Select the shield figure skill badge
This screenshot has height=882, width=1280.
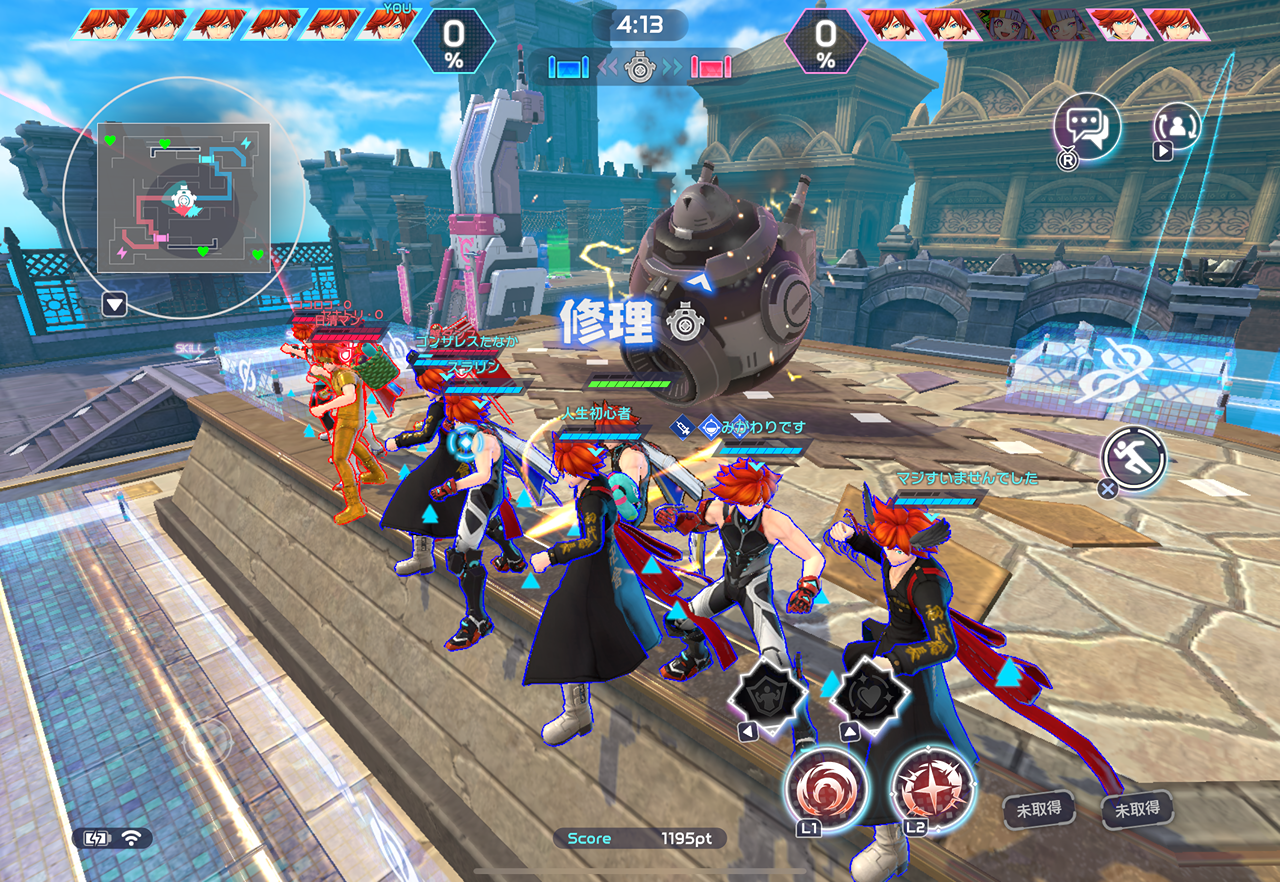pyautogui.click(x=769, y=693)
